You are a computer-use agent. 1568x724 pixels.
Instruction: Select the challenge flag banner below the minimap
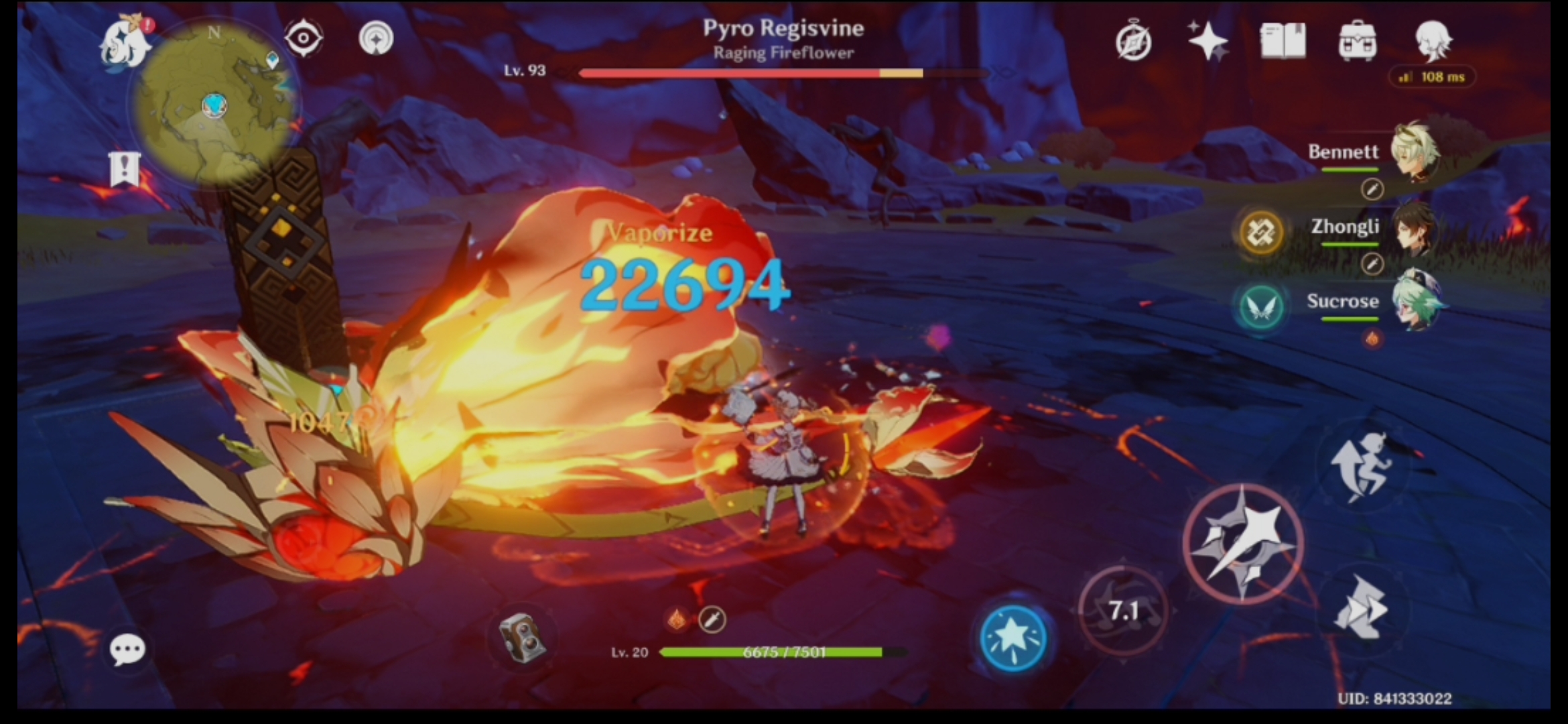tap(124, 168)
